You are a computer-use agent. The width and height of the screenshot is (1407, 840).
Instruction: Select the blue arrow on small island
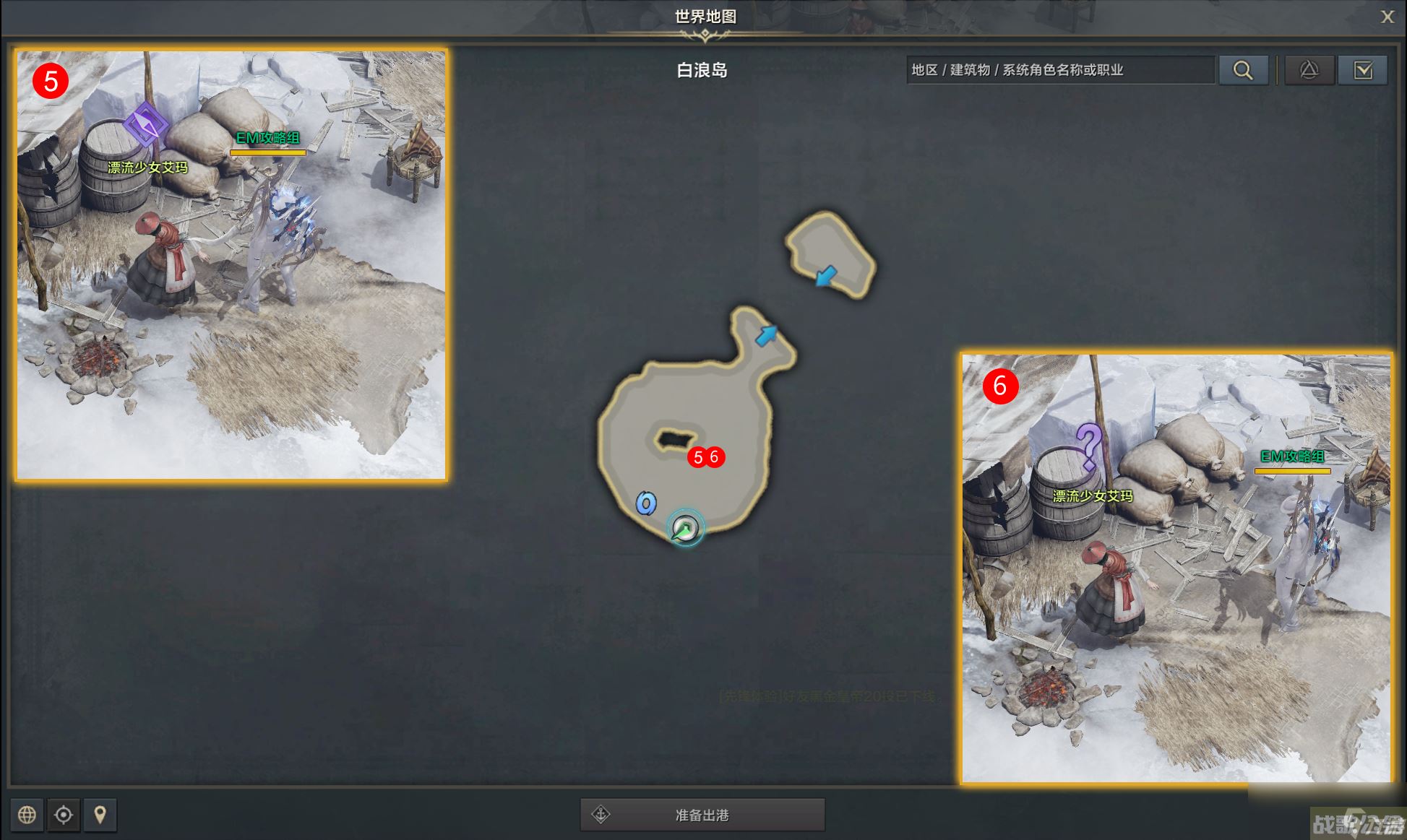[x=825, y=275]
